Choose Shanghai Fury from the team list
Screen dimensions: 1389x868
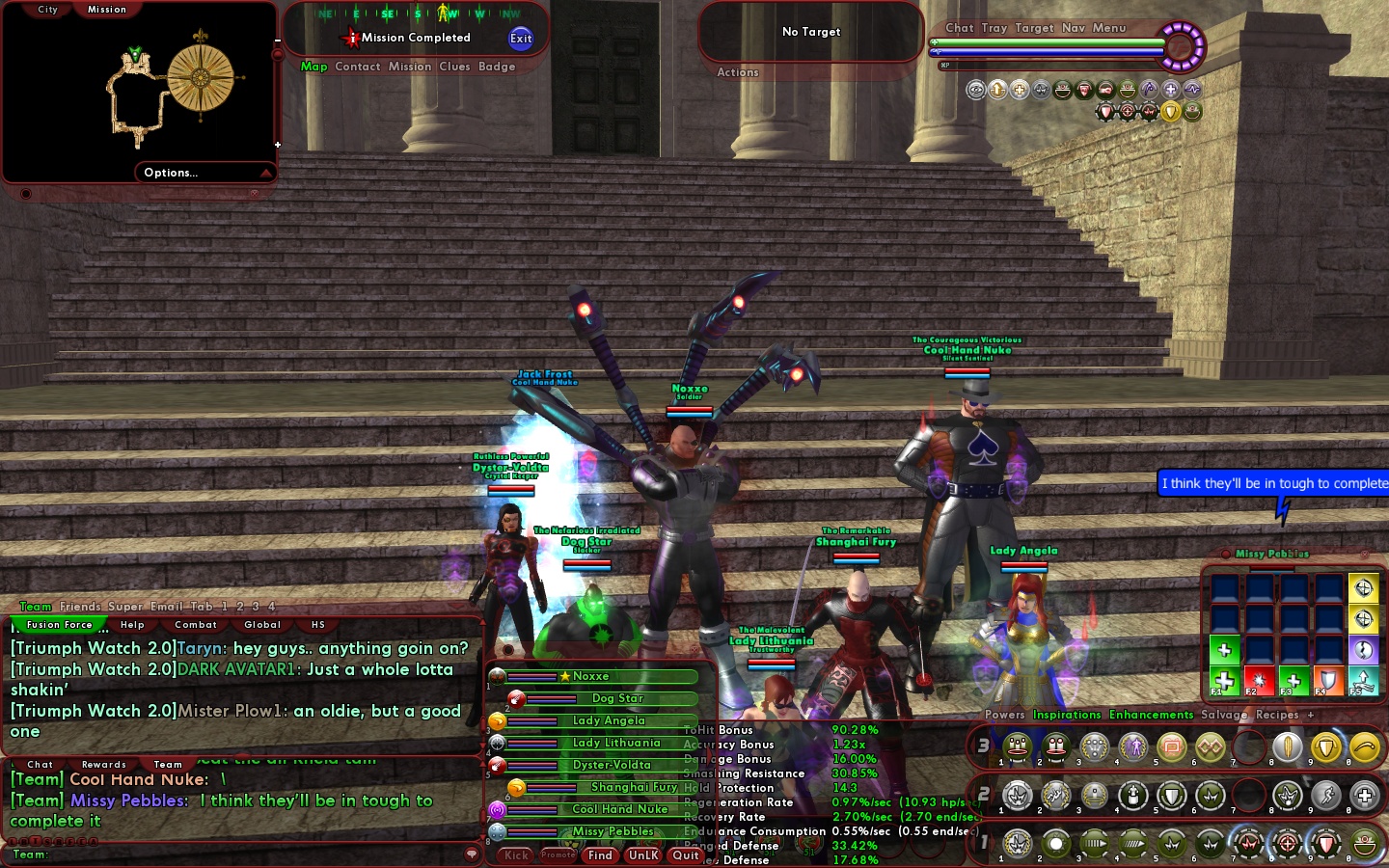634,787
